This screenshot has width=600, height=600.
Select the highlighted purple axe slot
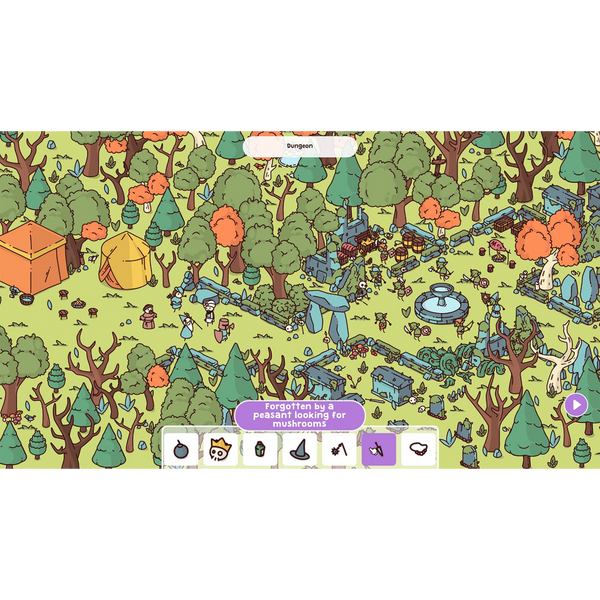click(378, 450)
